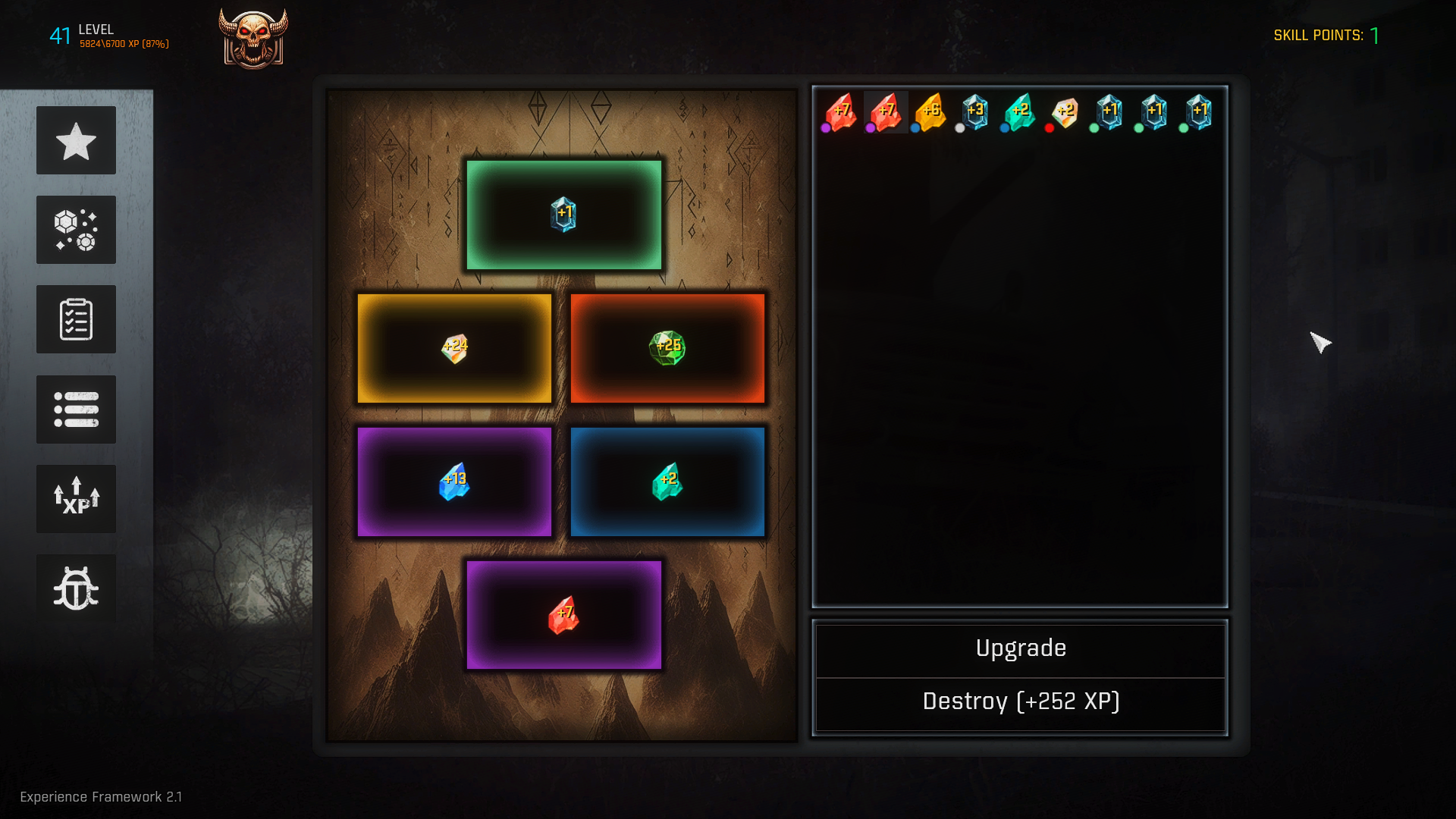Select the bug icon sidebar tab
The image size is (1456, 819).
click(76, 588)
